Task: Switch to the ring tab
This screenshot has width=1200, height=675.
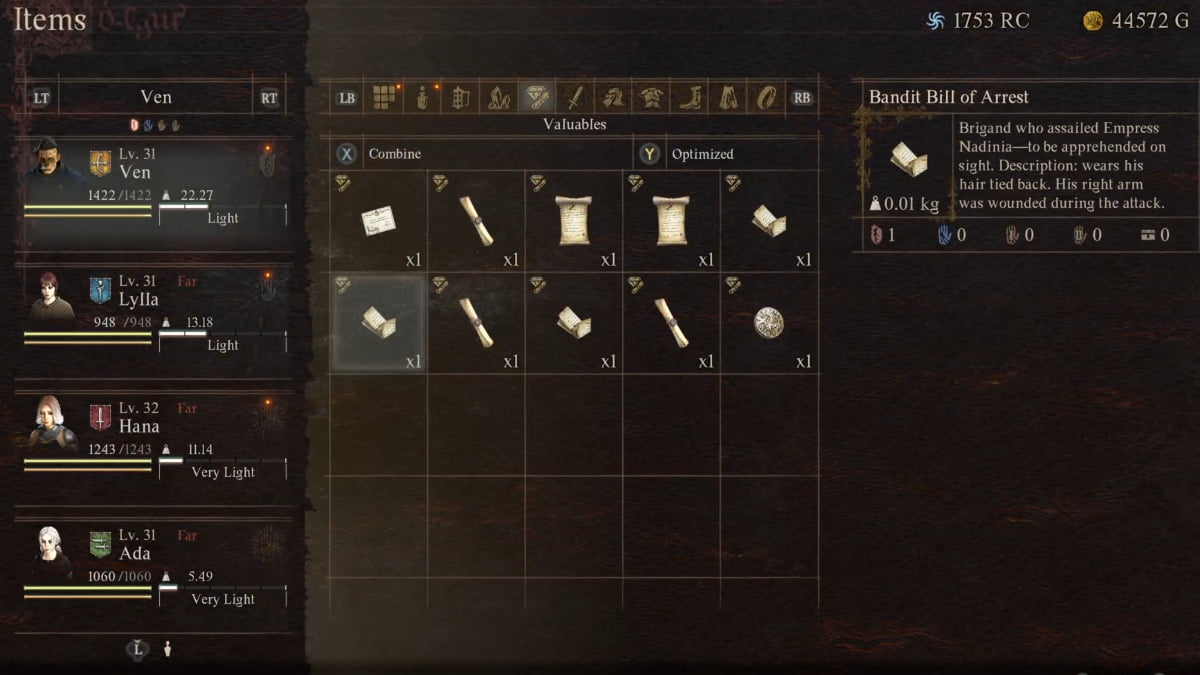Action: pos(766,98)
